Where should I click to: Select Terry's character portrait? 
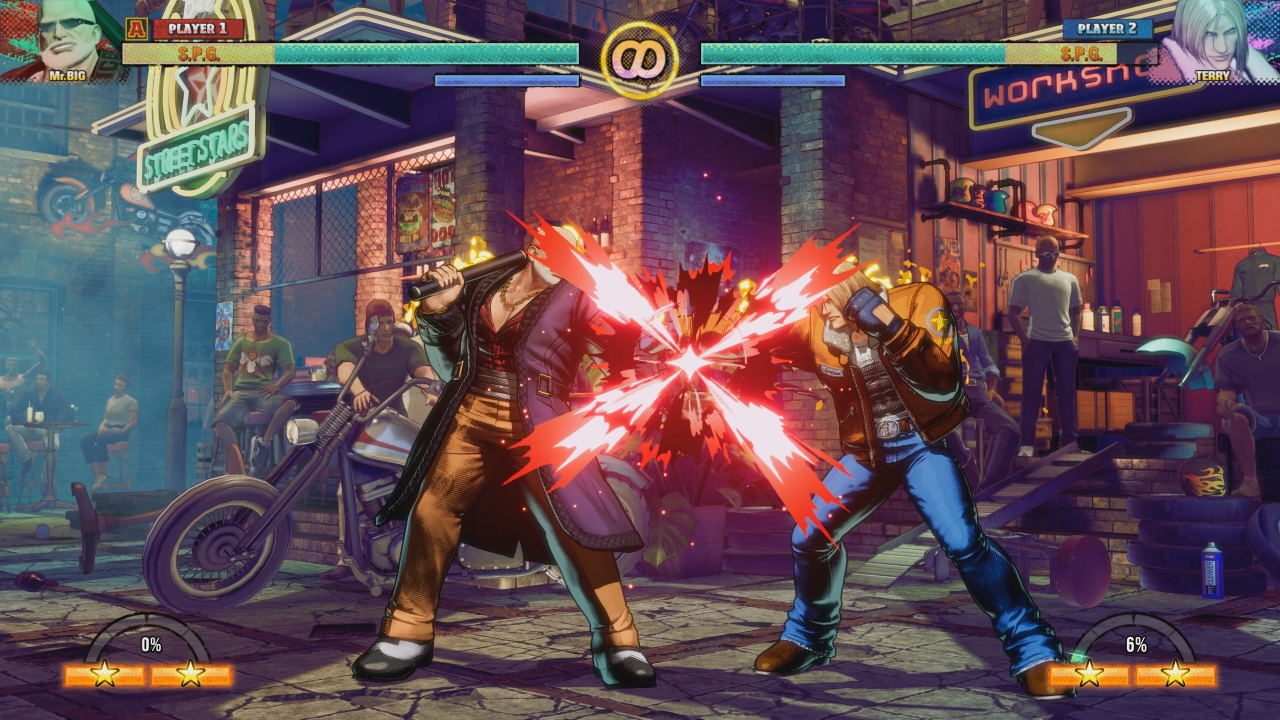pos(1213,38)
